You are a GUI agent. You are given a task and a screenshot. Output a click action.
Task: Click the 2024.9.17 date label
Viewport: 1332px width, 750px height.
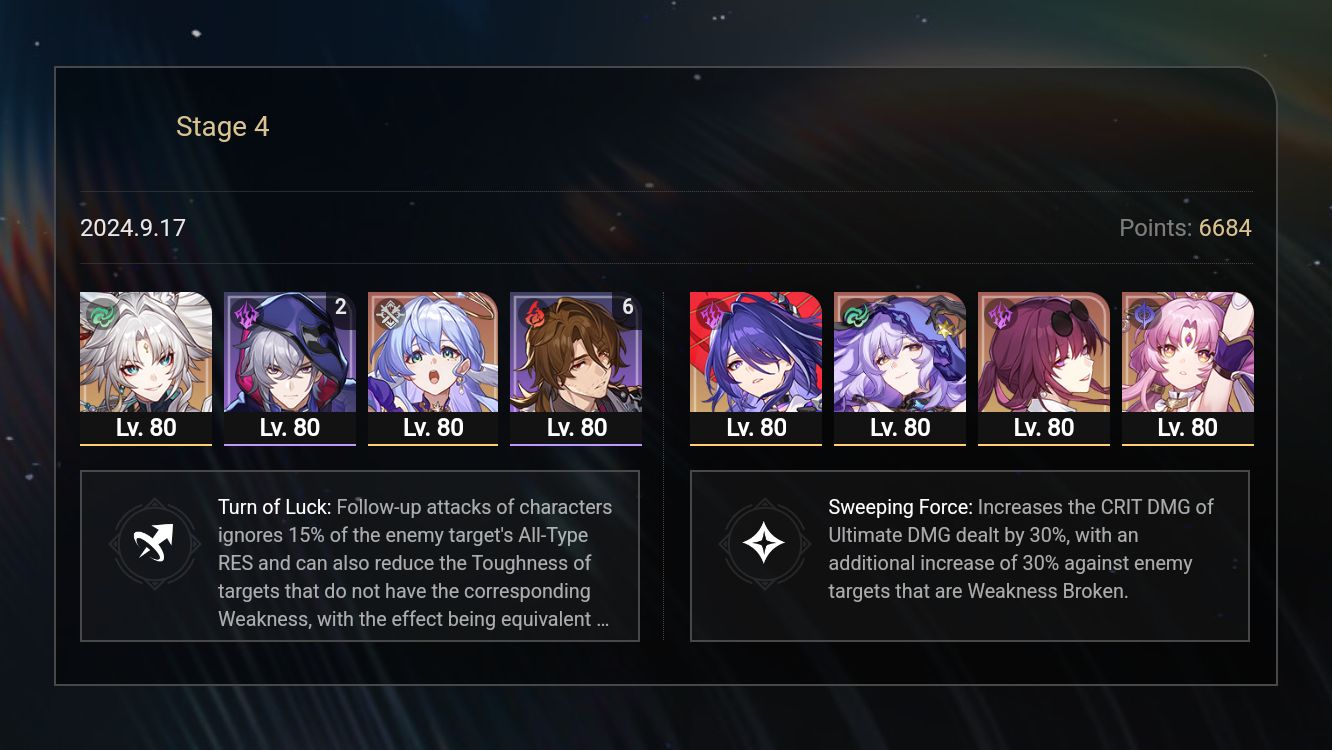point(133,228)
